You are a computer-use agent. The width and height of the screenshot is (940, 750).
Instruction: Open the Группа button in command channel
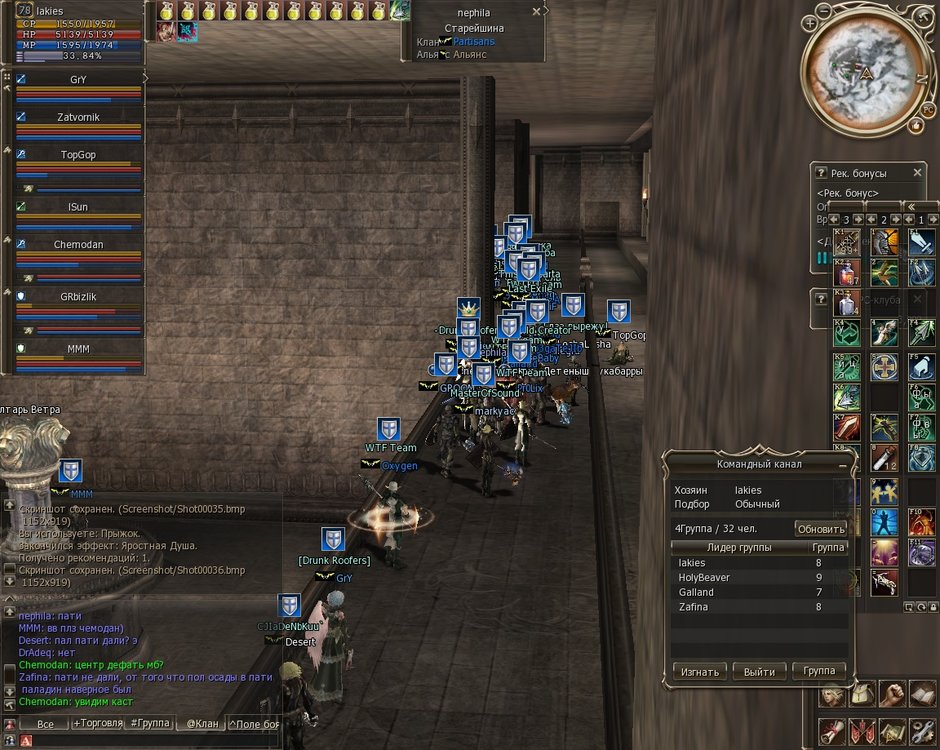tap(819, 671)
